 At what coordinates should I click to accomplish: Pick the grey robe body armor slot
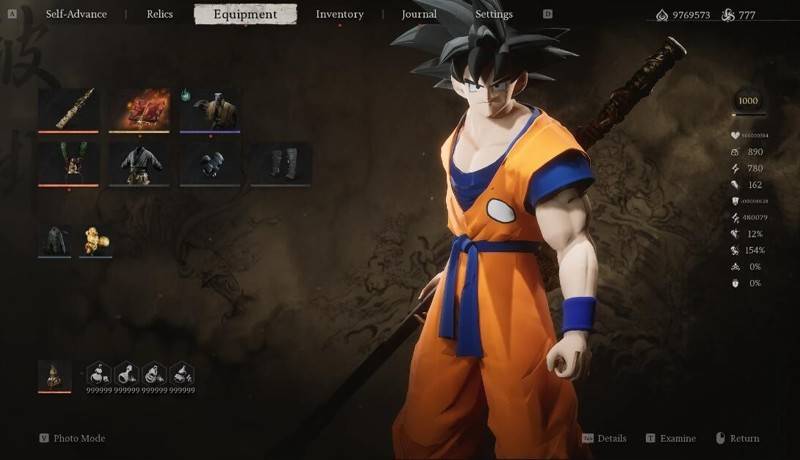[x=139, y=162]
